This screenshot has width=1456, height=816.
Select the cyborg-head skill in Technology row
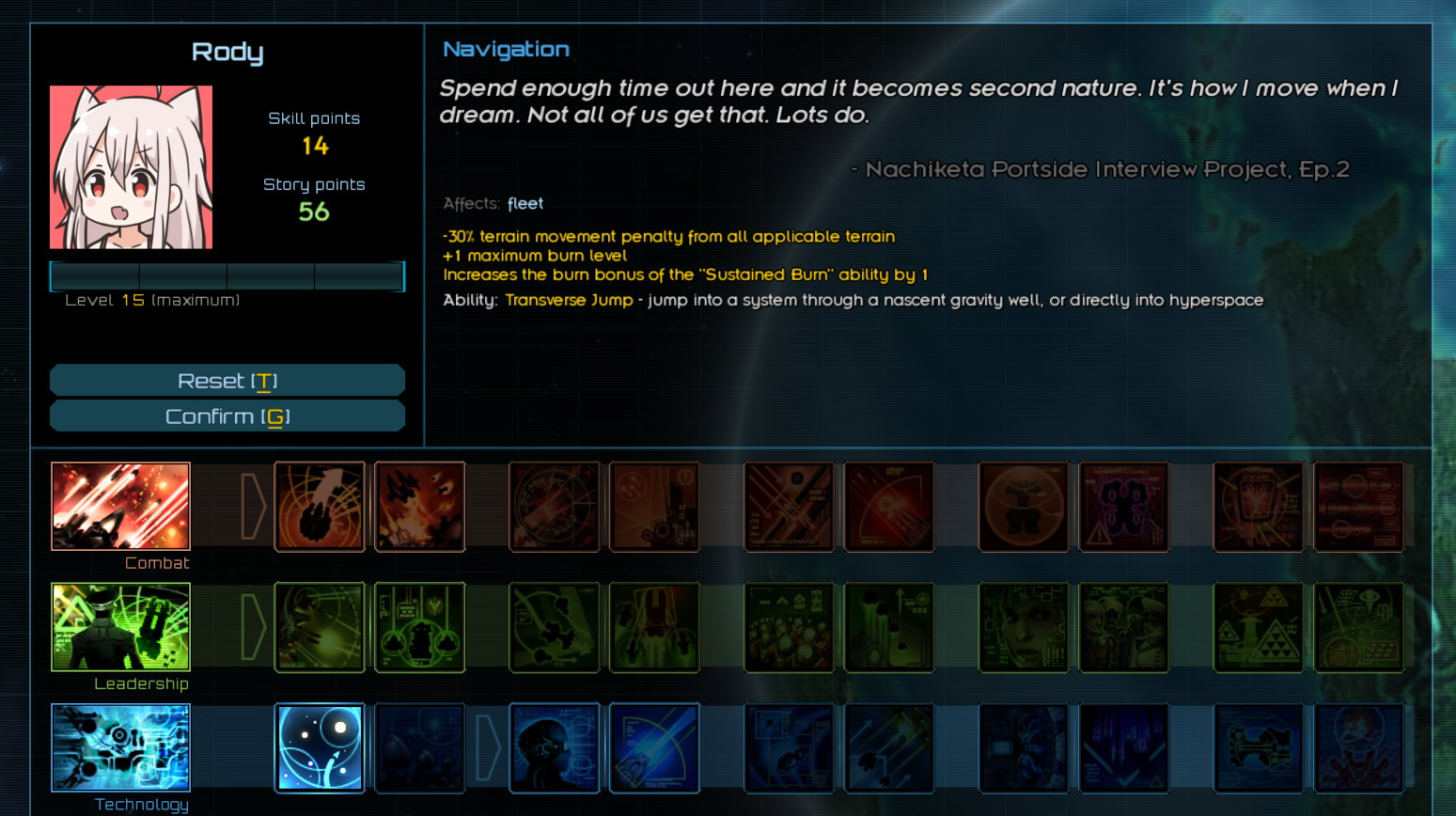(554, 747)
